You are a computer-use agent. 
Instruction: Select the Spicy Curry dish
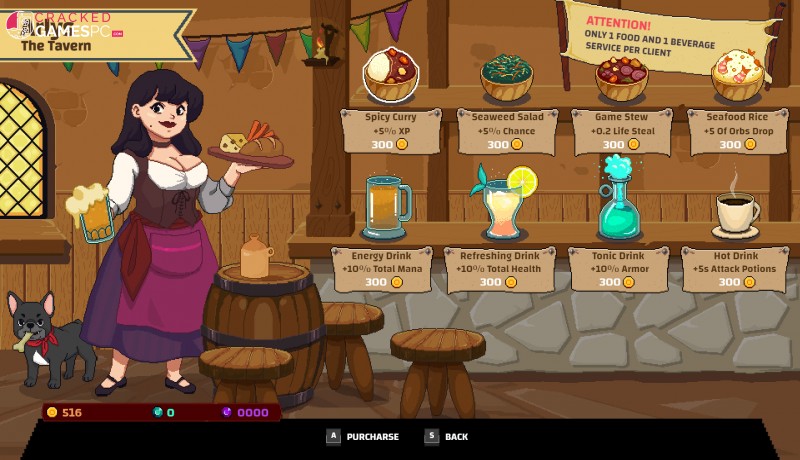[391, 75]
